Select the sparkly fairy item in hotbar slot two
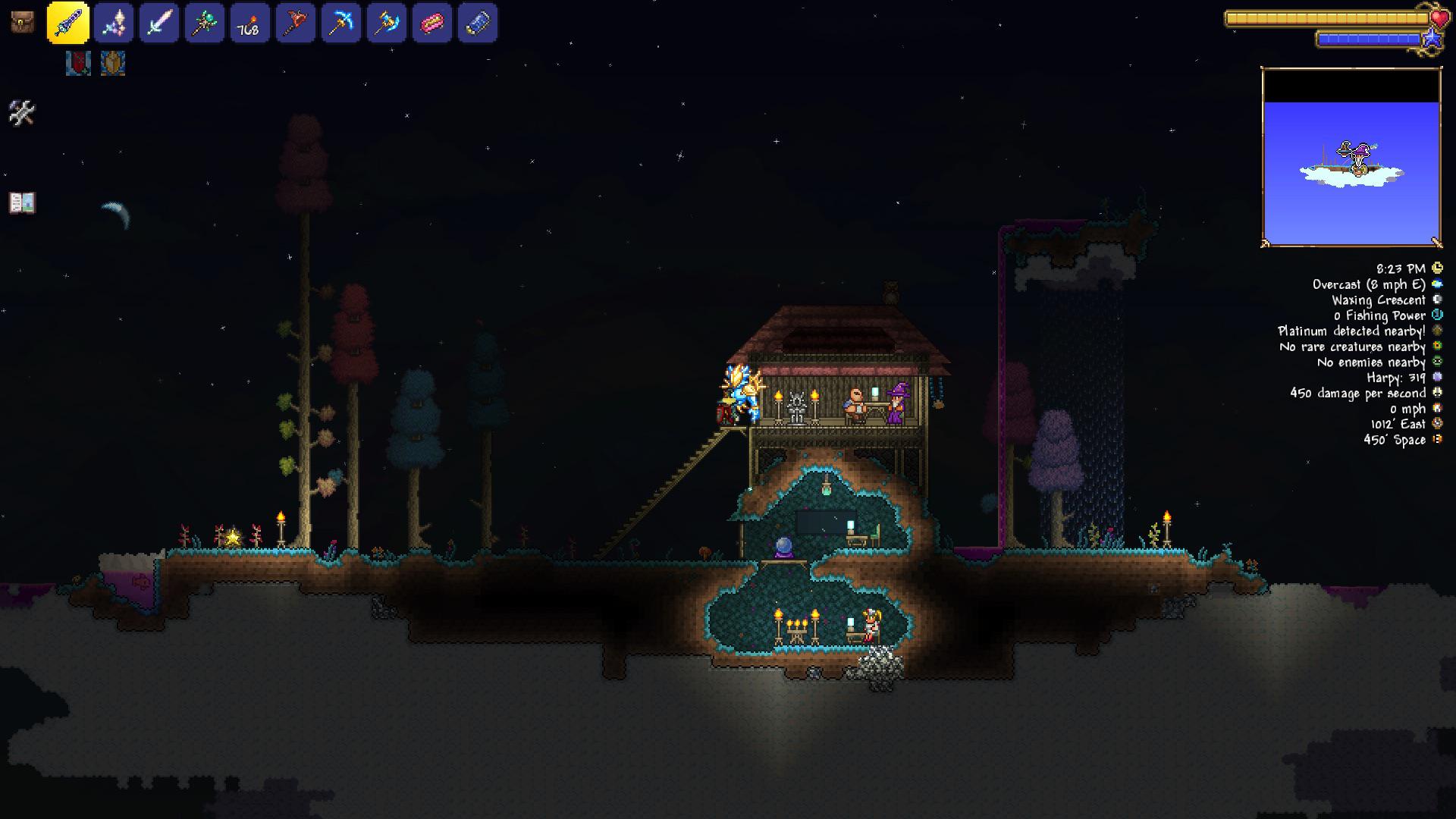Screen dimensions: 1456x819 tap(115, 24)
